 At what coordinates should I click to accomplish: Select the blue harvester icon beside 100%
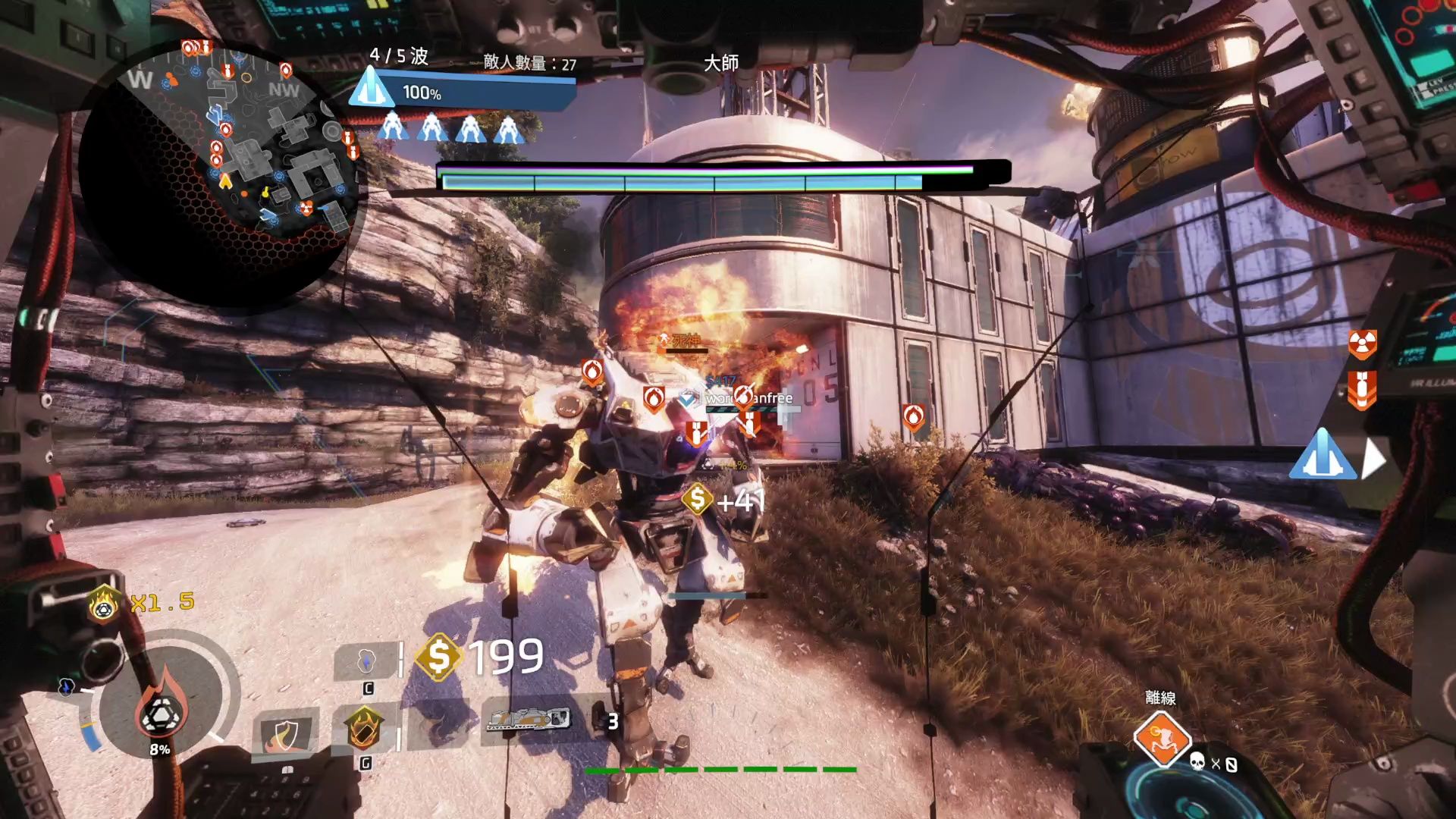[371, 89]
